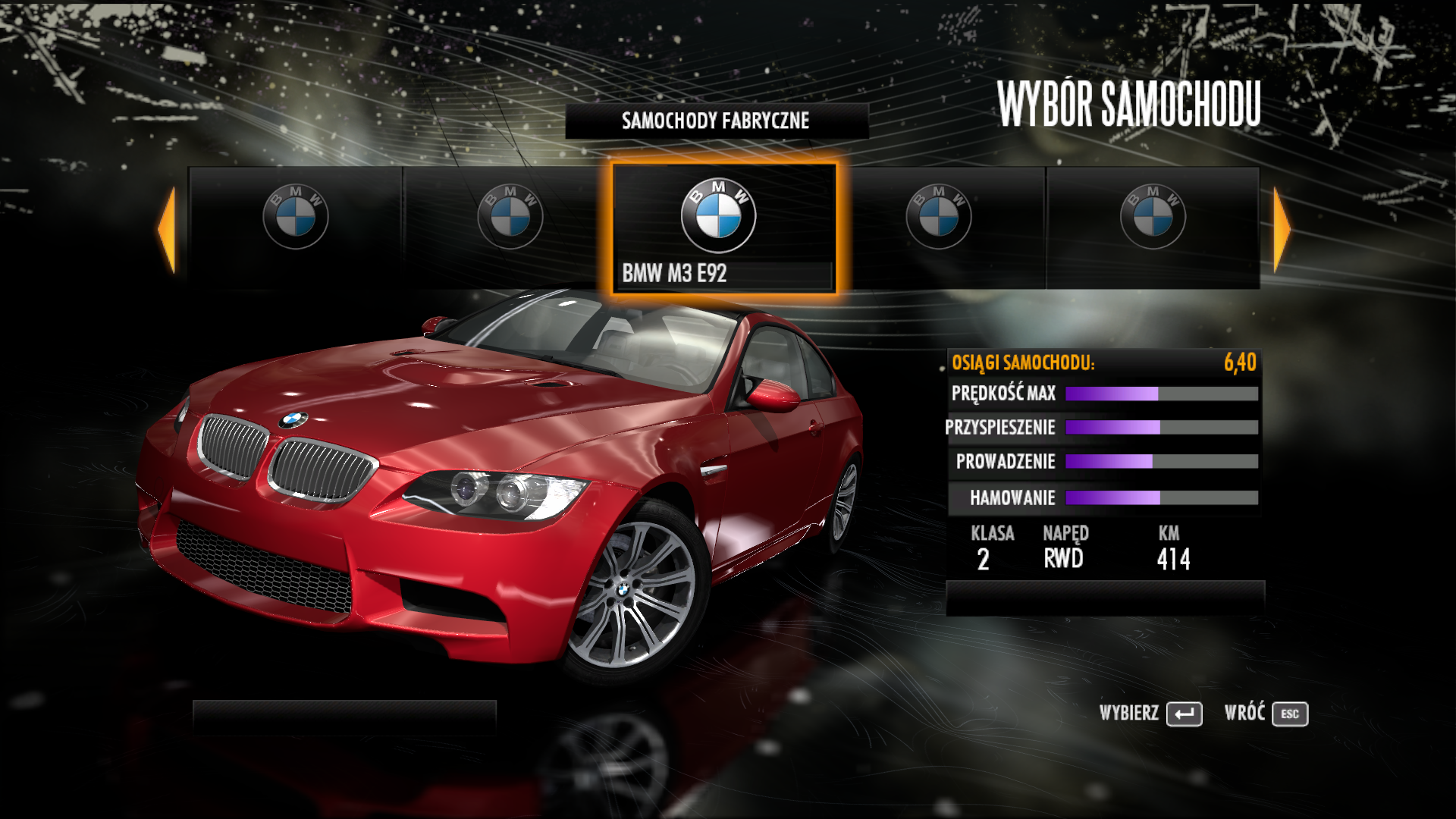Click the right orange carousel arrow

[1281, 229]
